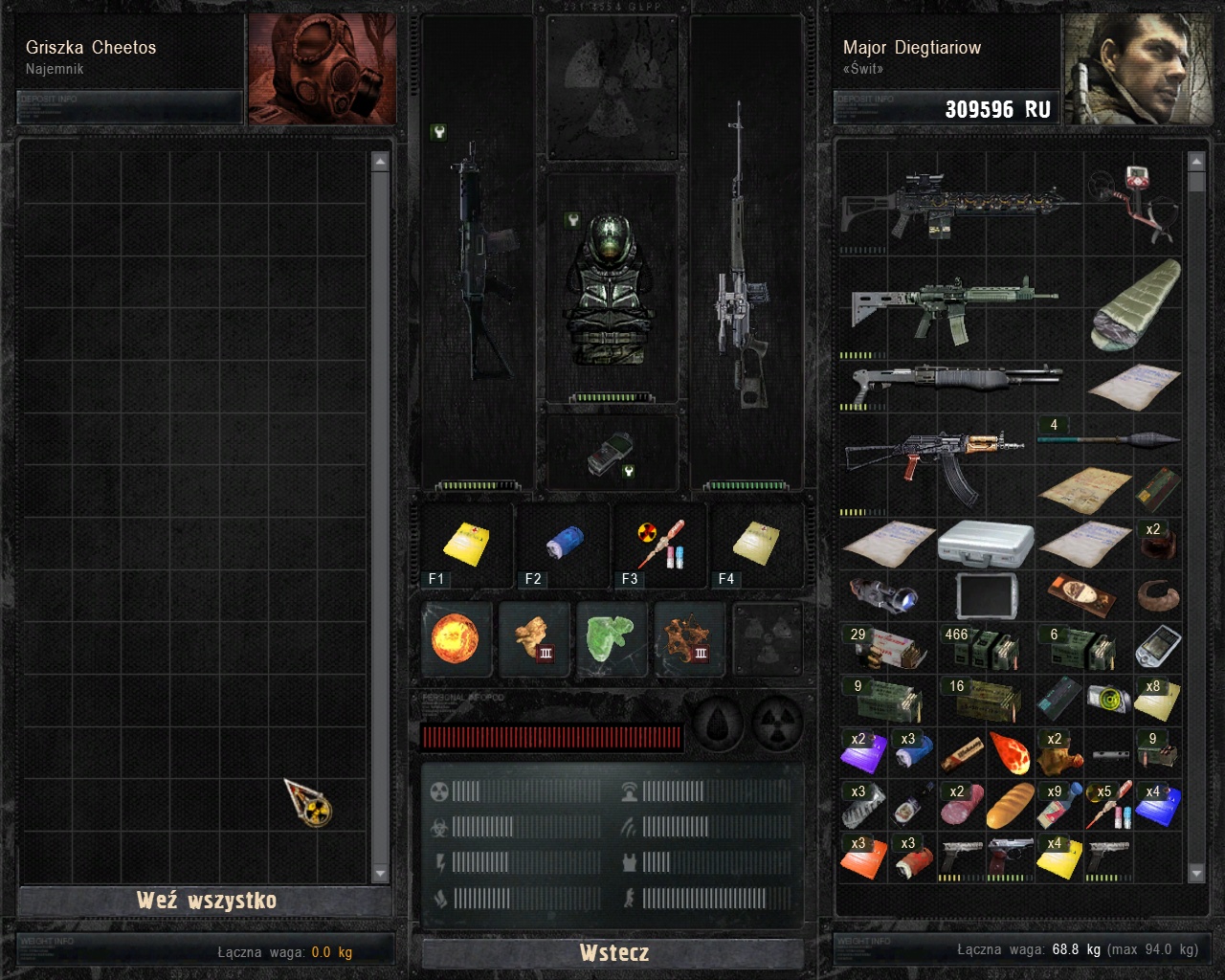Select the glowing fireball artifact slot
Viewport: 1225px width, 980px height.
(457, 638)
